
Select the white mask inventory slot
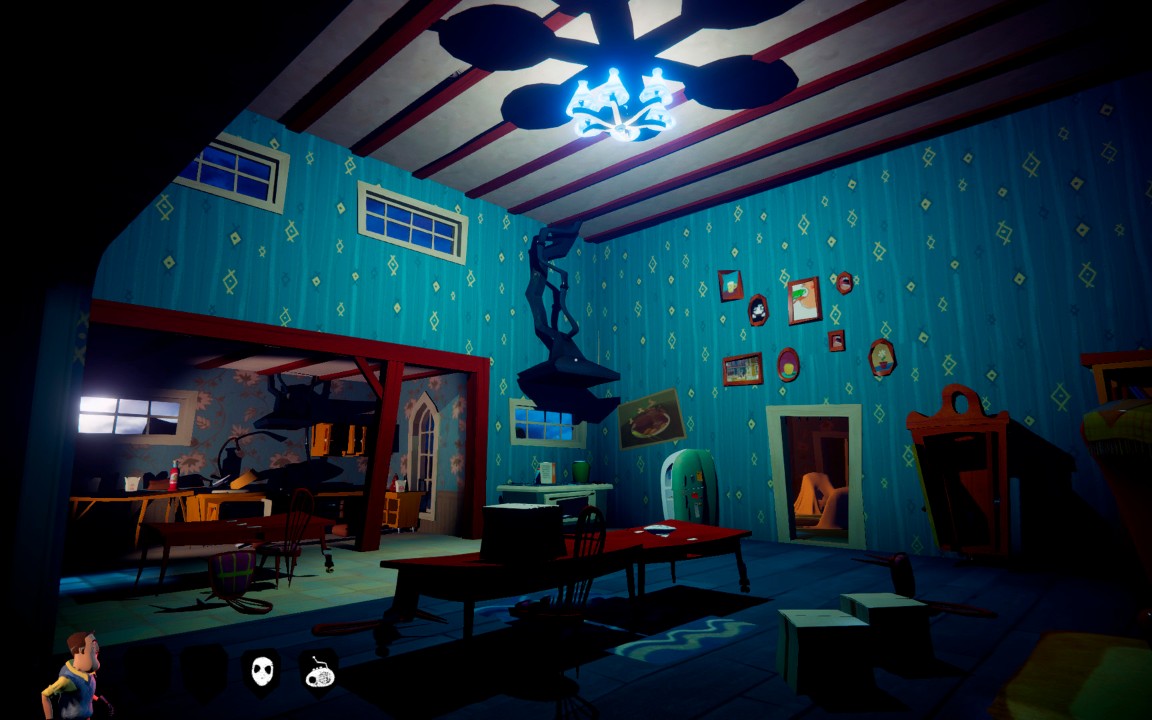[x=262, y=669]
